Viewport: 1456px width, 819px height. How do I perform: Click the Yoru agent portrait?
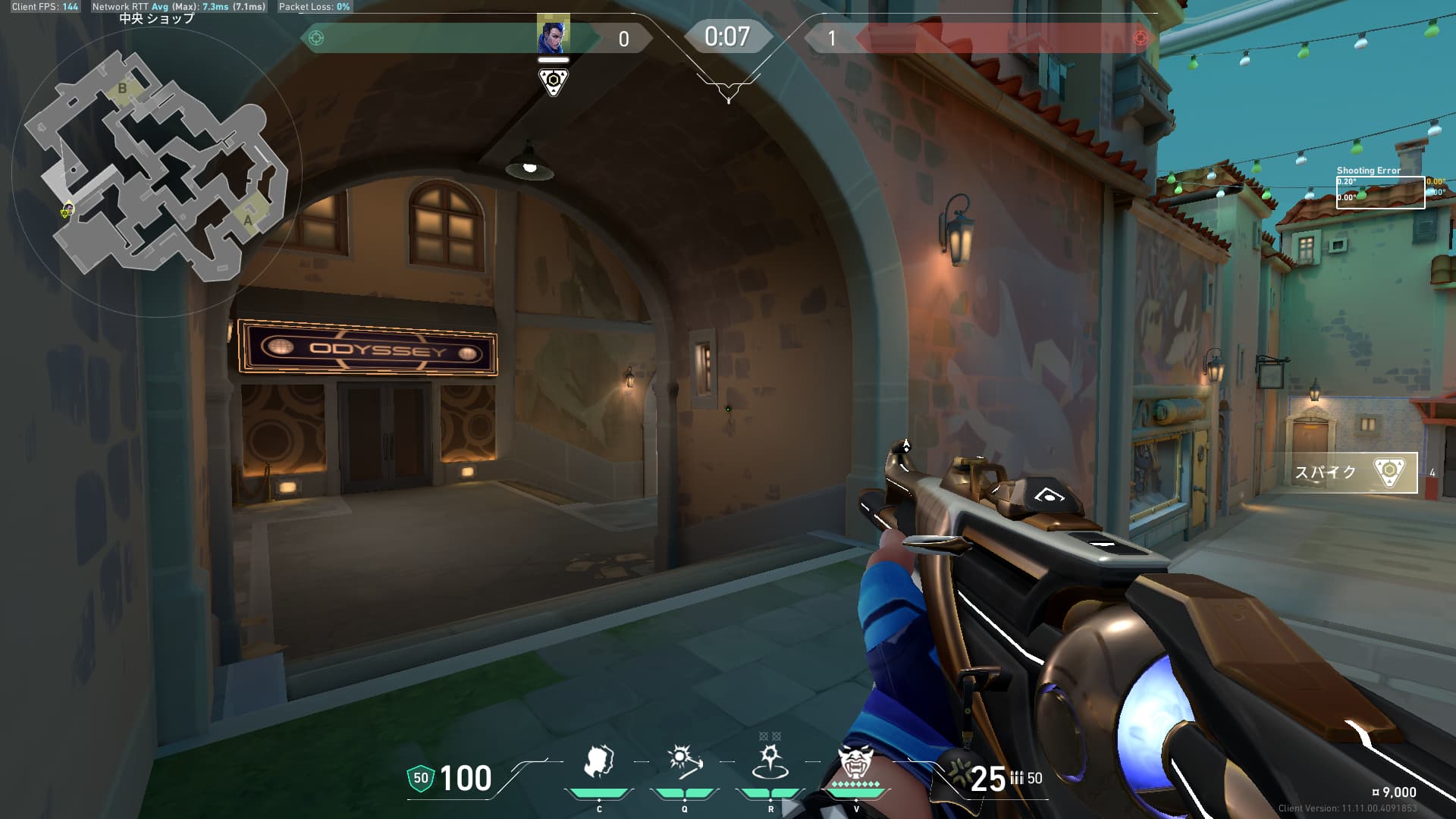click(x=553, y=36)
